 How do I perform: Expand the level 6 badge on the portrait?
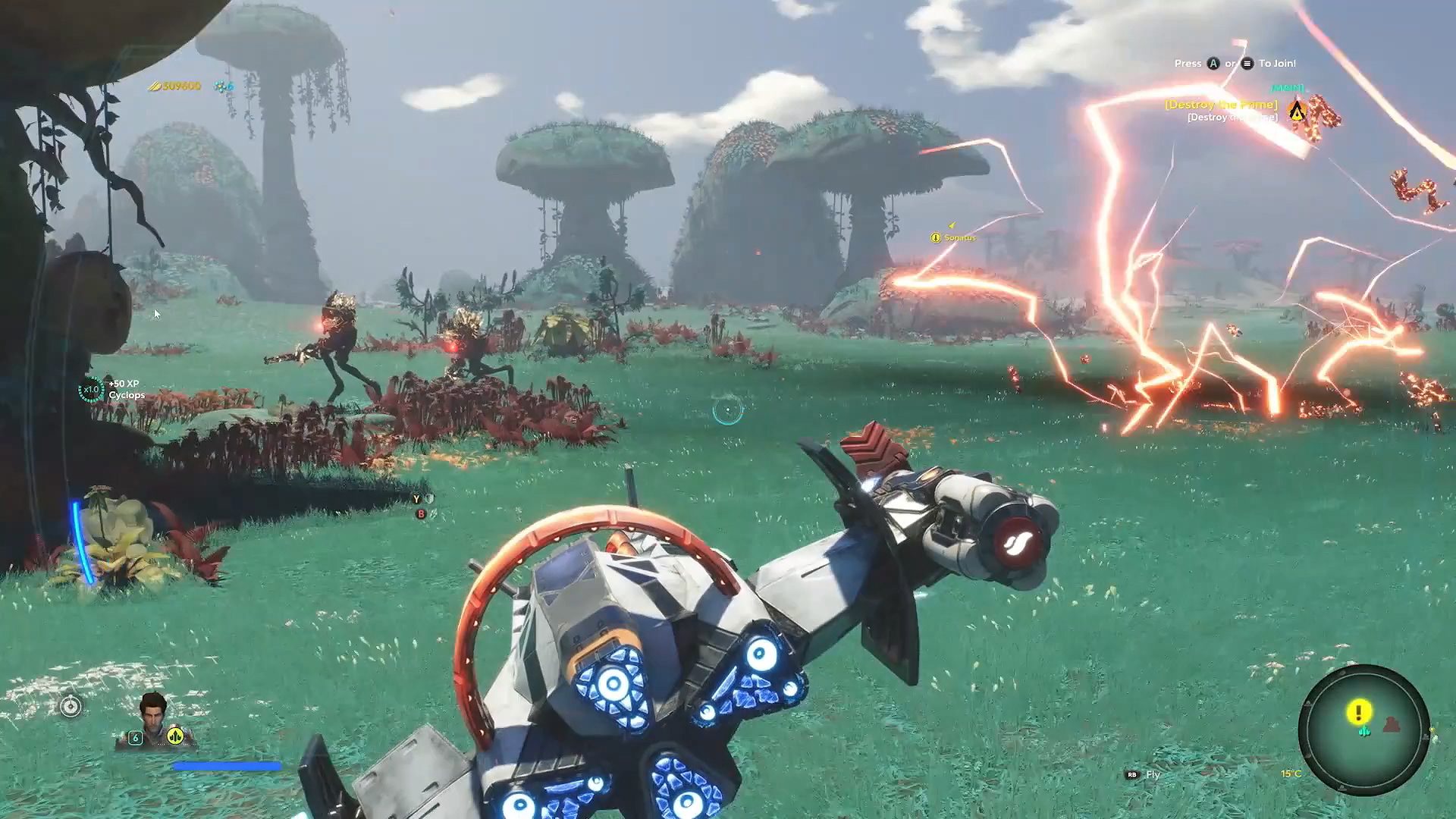click(x=135, y=737)
